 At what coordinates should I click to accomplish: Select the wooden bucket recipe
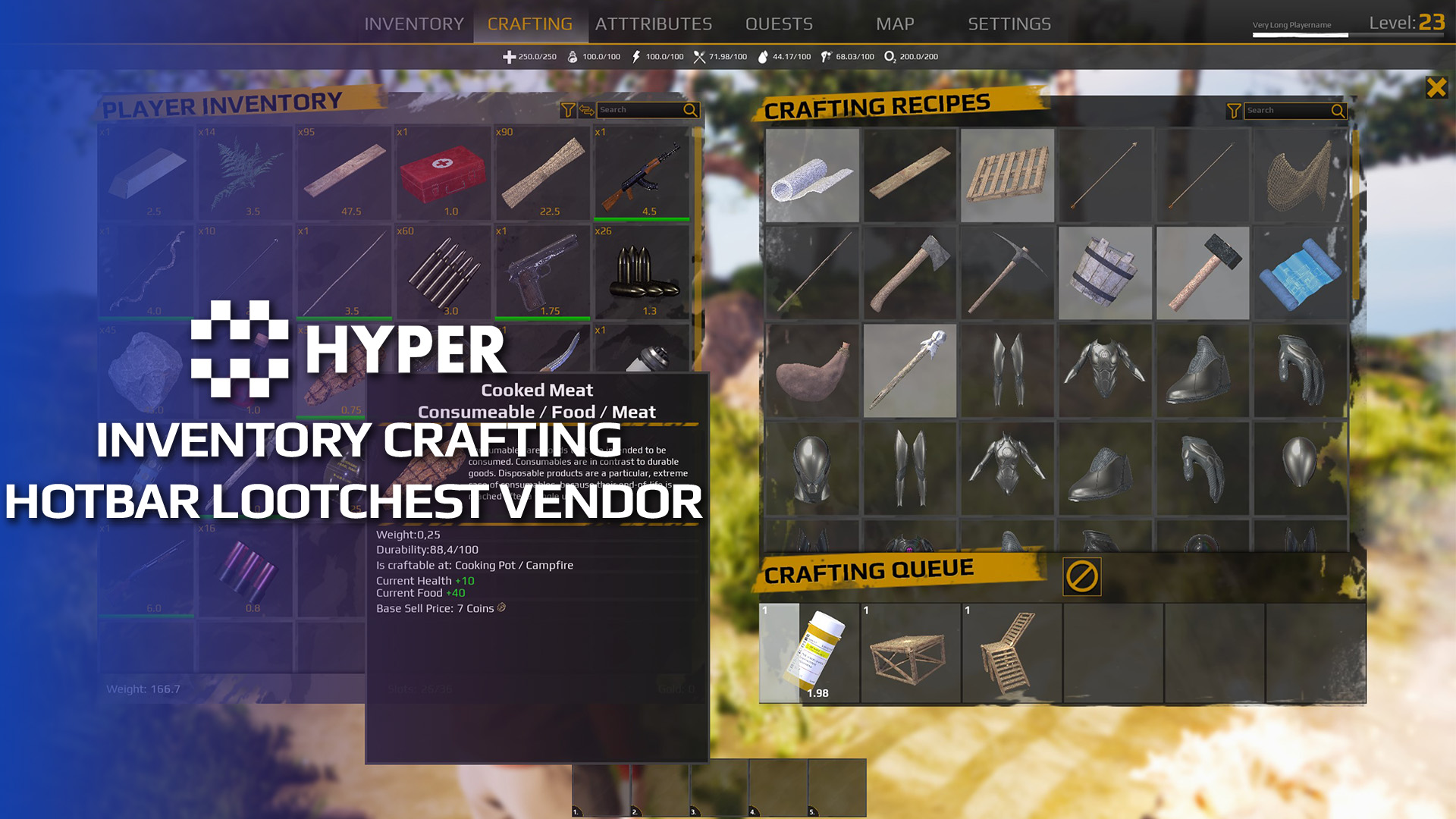point(1105,273)
